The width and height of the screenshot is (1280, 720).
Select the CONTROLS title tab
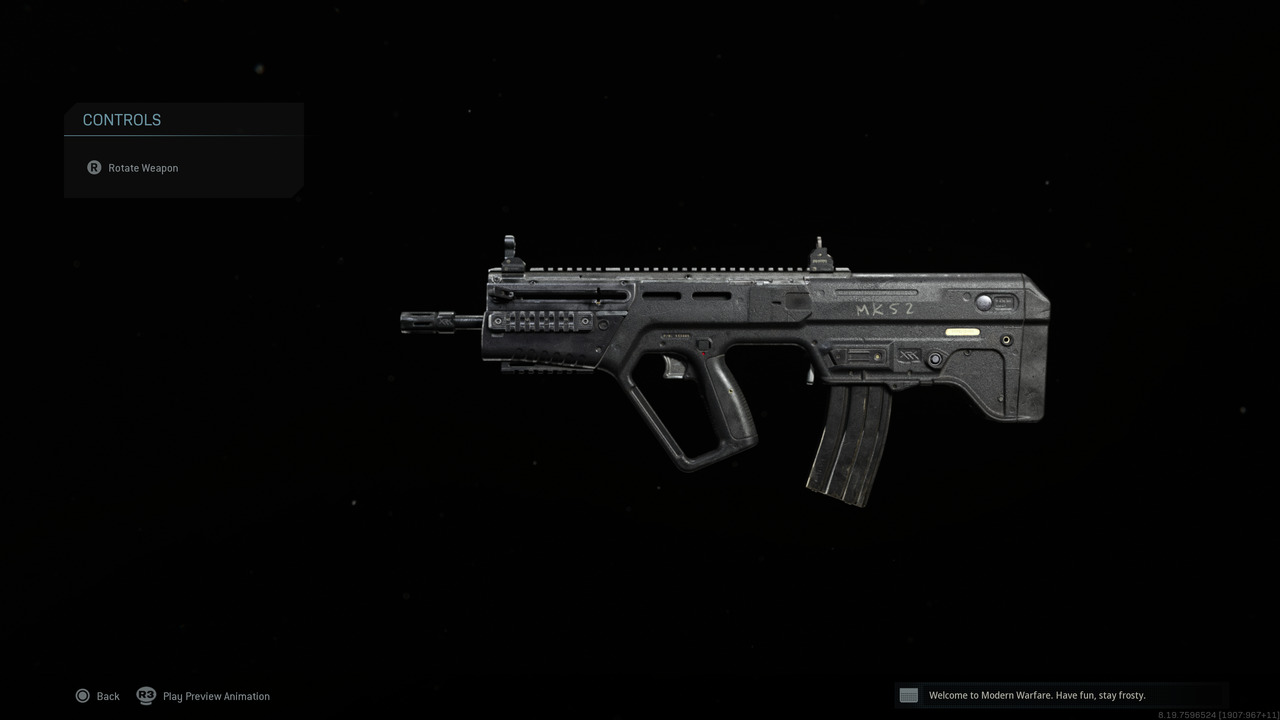121,120
